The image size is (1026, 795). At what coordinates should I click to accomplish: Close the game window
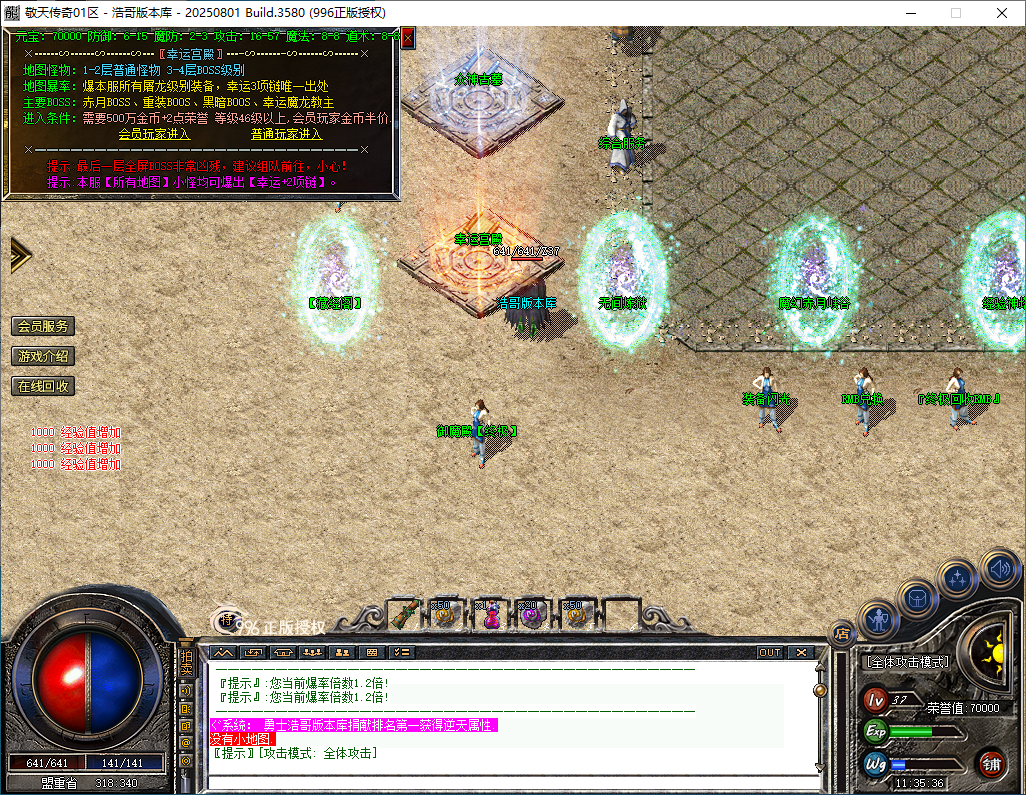[x=1002, y=13]
